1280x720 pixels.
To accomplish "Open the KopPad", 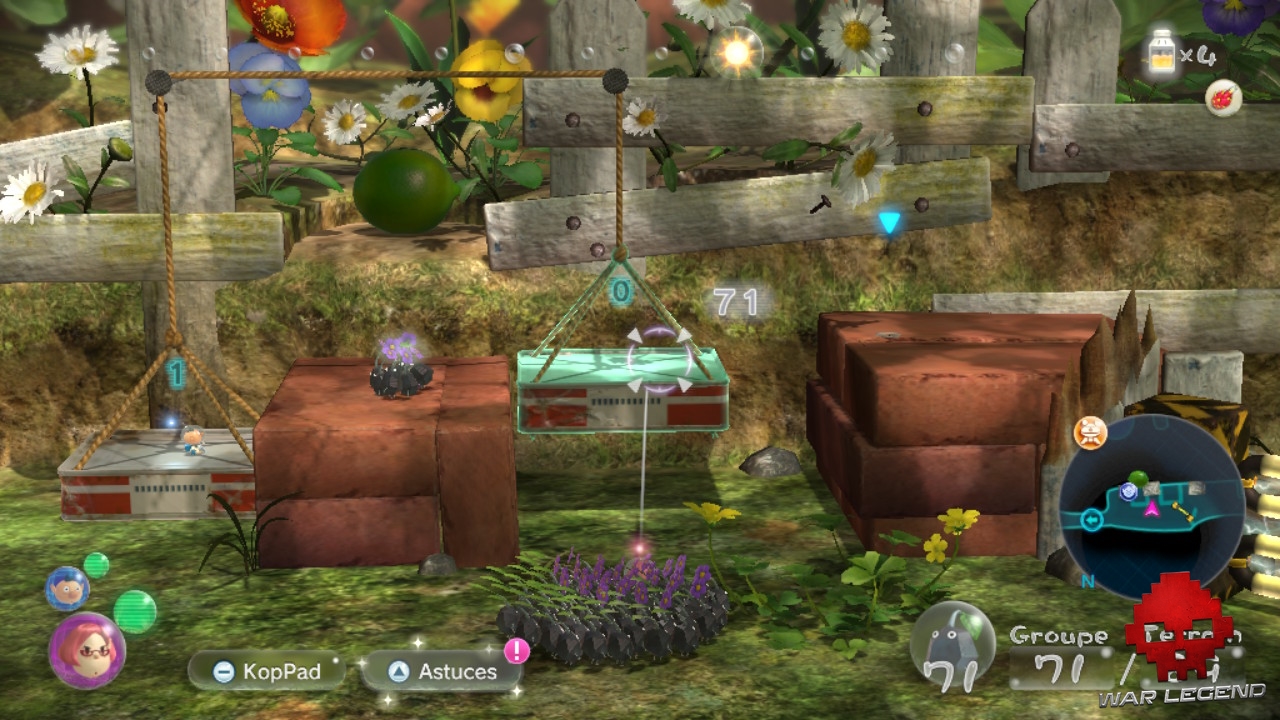I will [x=265, y=672].
